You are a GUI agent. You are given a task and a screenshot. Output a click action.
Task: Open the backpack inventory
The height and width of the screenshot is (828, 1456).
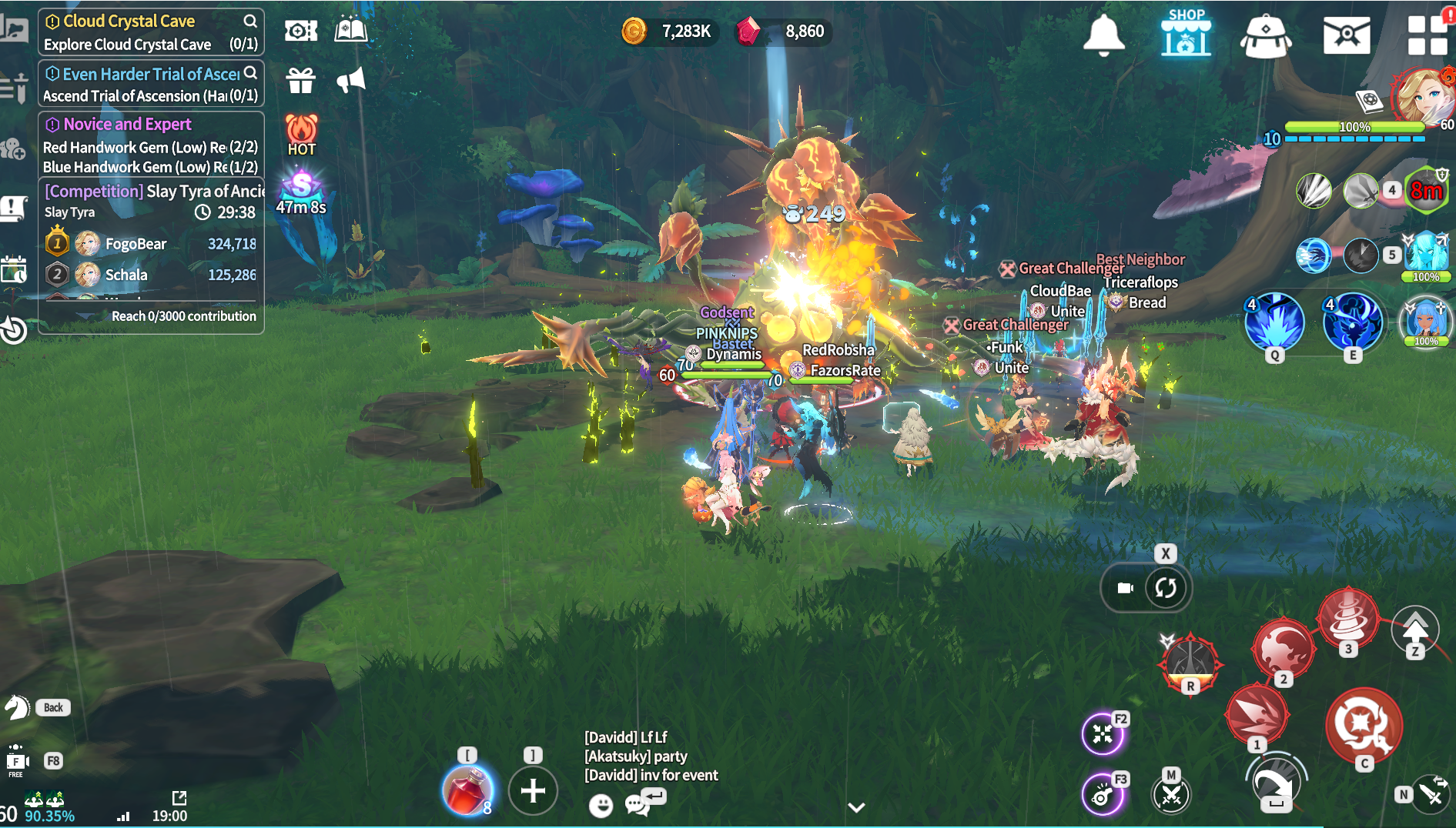click(x=1266, y=35)
